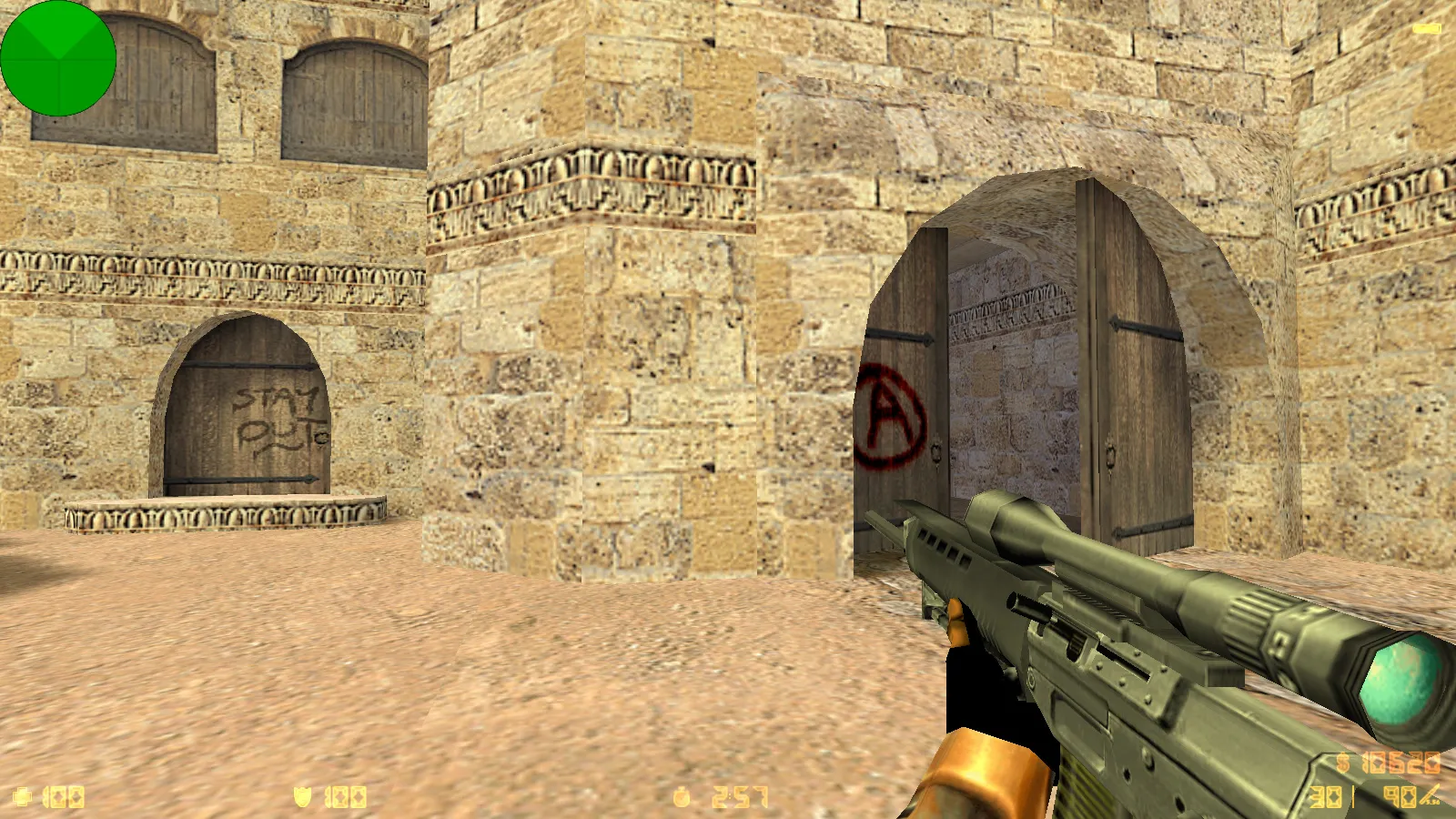The image size is (1456, 819).
Task: Select the health cross icon in the HUD
Action: [x=23, y=795]
